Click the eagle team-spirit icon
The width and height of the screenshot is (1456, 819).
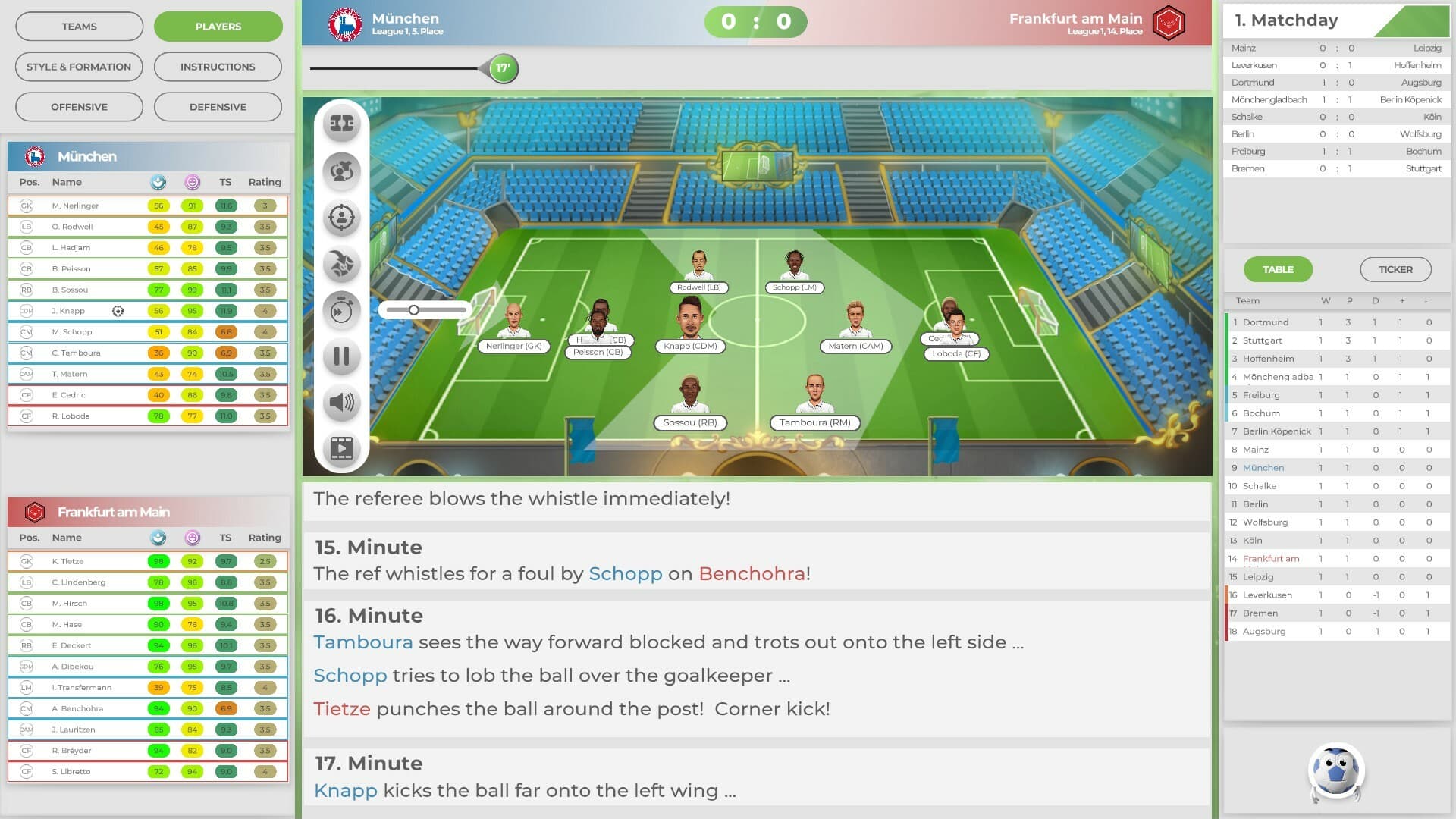pos(341,265)
